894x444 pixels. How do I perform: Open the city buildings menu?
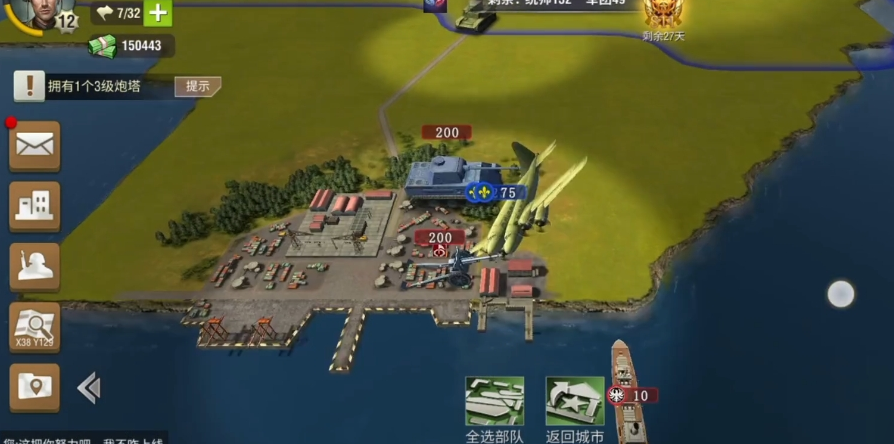(x=35, y=207)
